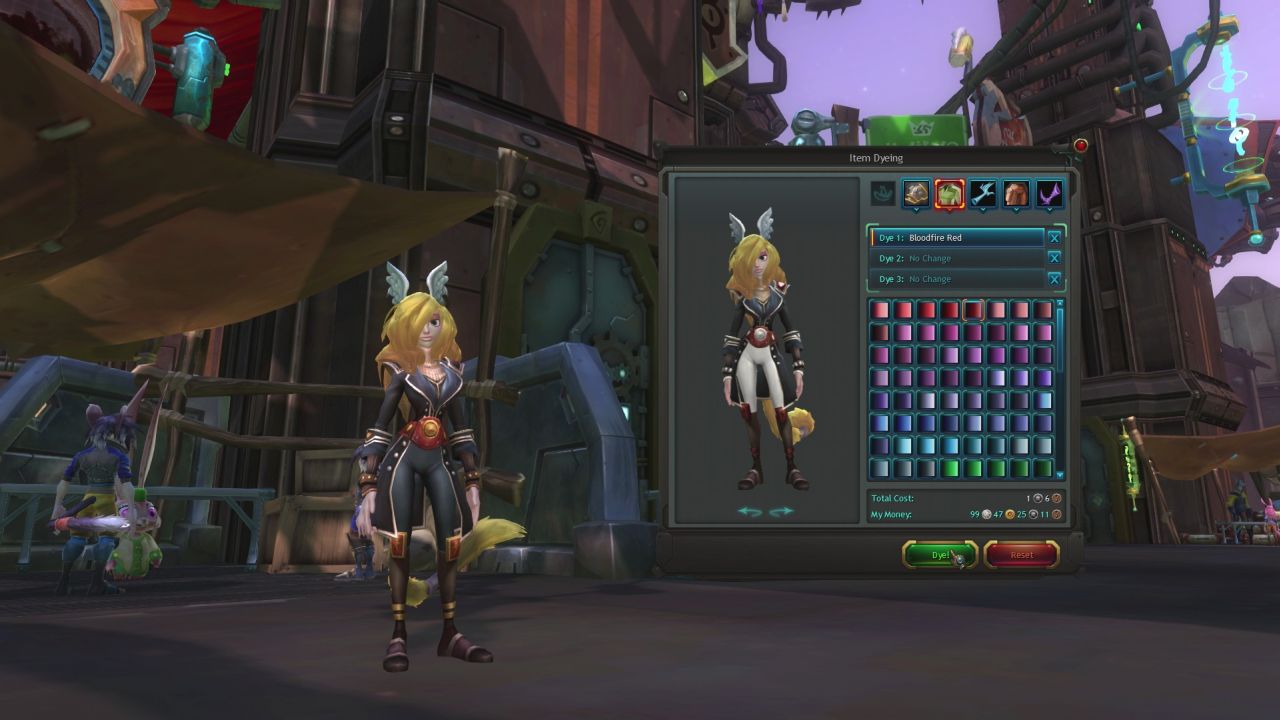The image size is (1280, 720).
Task: Click the platinum coin icon next to 99
Action: [x=985, y=514]
